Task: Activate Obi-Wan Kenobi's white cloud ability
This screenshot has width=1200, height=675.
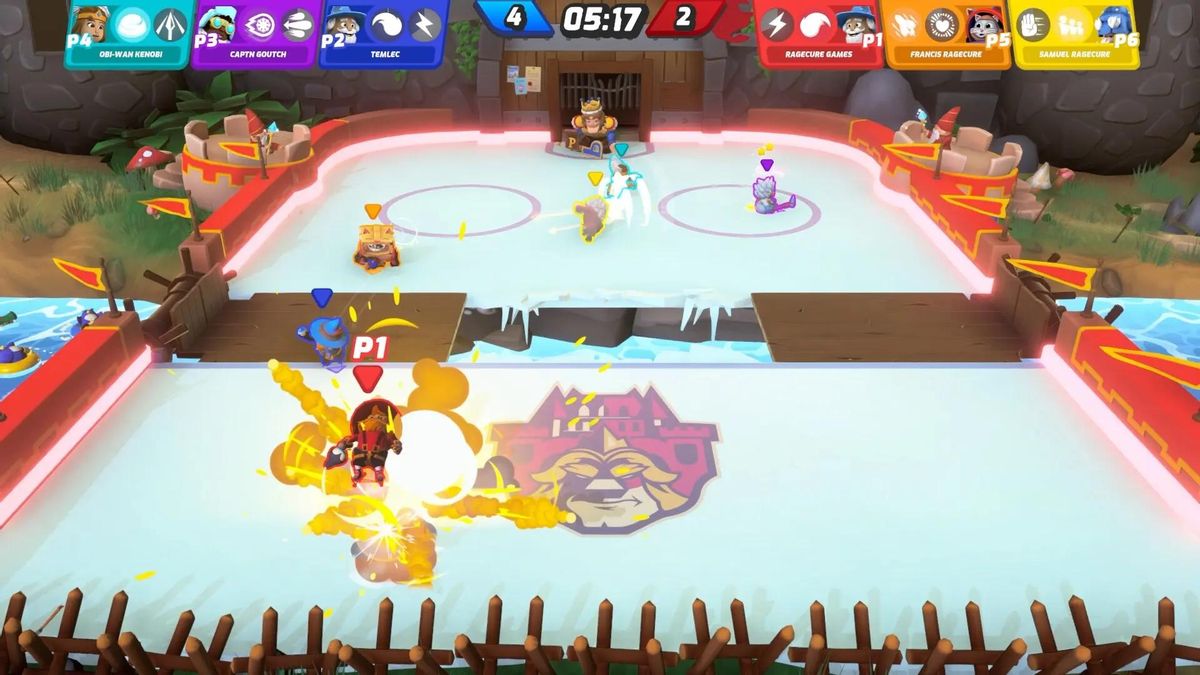Action: tap(132, 24)
